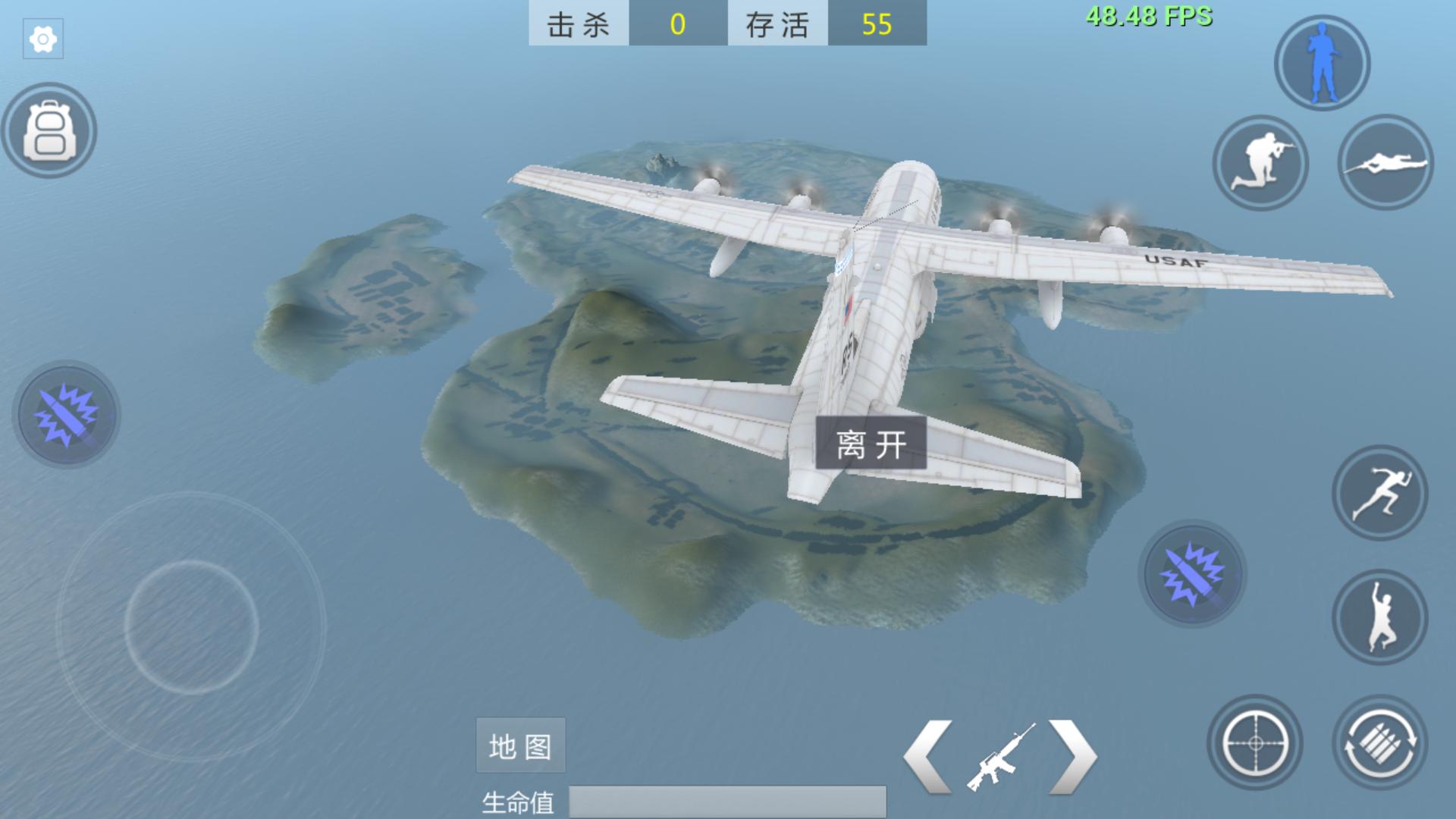
Task: Click the 离开 button to exit the plane
Action: click(x=871, y=443)
